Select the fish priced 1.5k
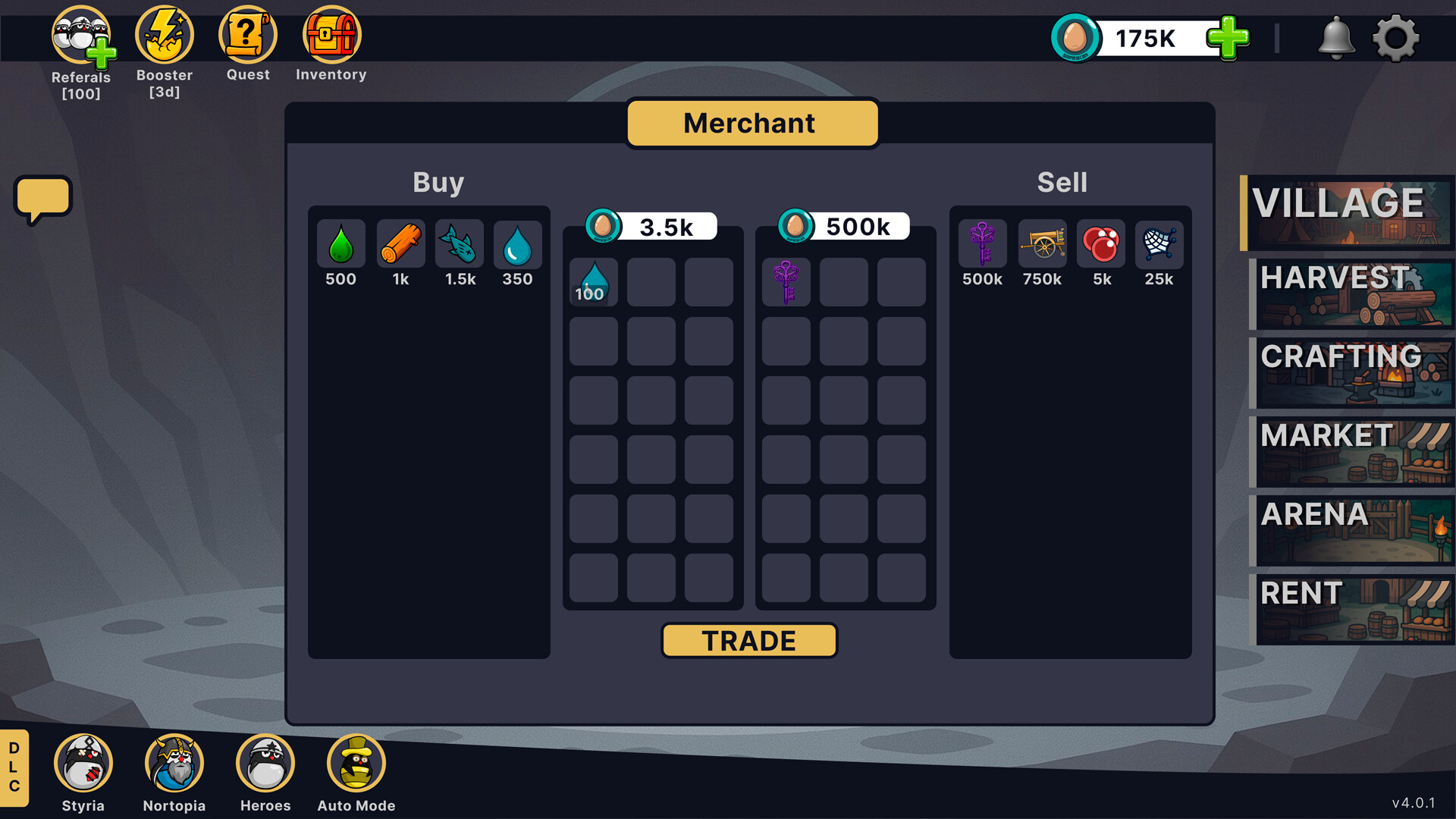The width and height of the screenshot is (1456, 819). coord(459,244)
